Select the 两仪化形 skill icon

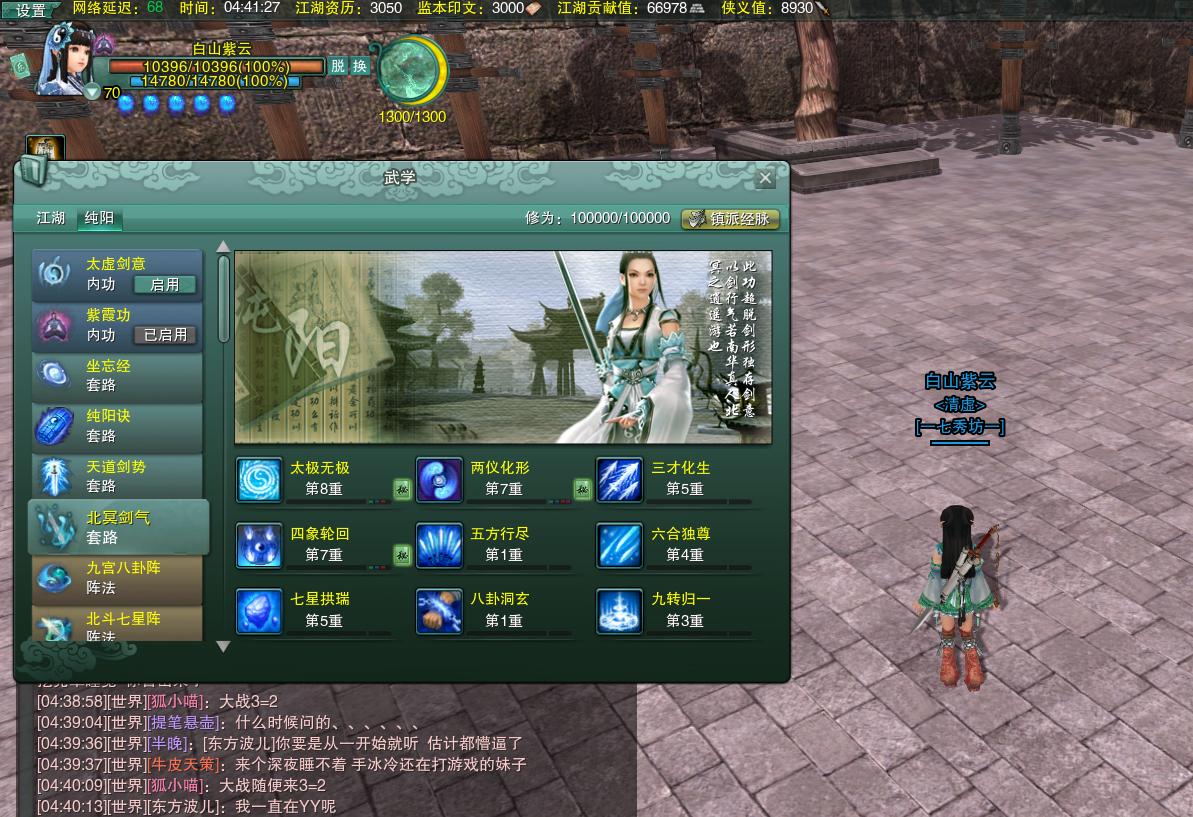(x=439, y=480)
